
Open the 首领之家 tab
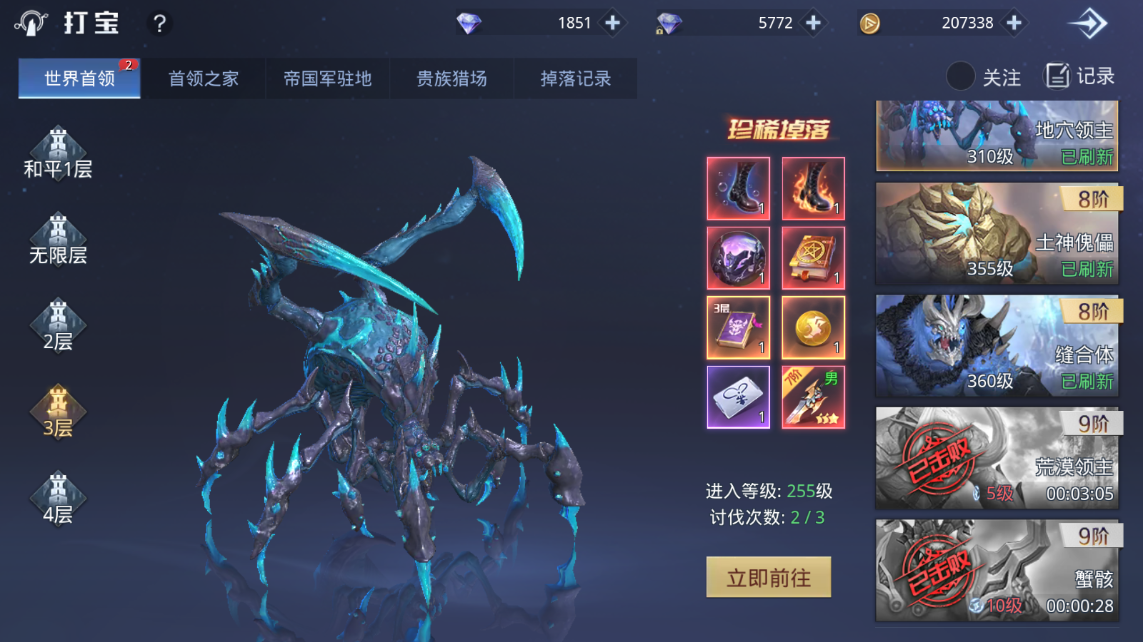203,79
